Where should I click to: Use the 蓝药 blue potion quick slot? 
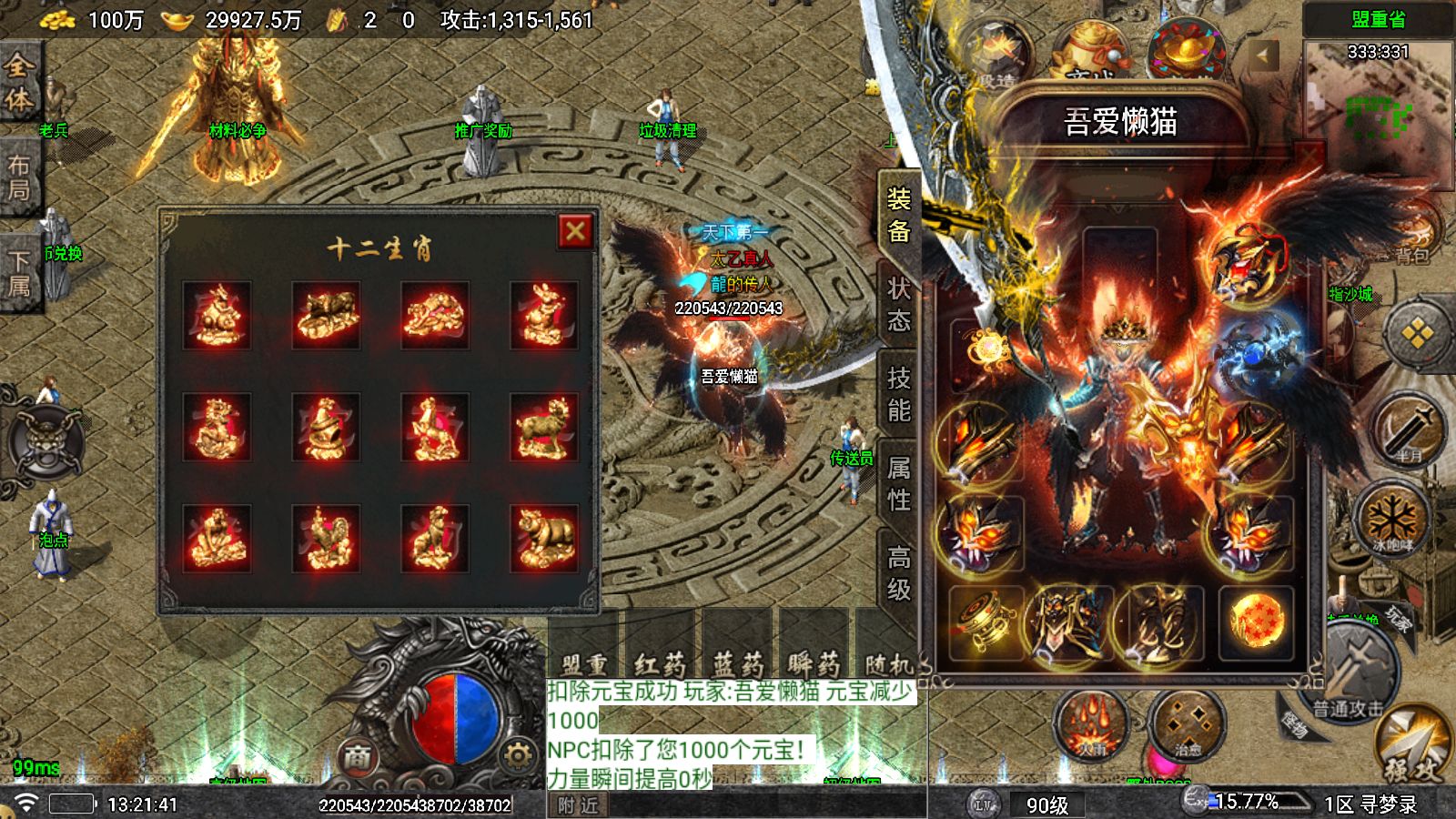coord(737,662)
